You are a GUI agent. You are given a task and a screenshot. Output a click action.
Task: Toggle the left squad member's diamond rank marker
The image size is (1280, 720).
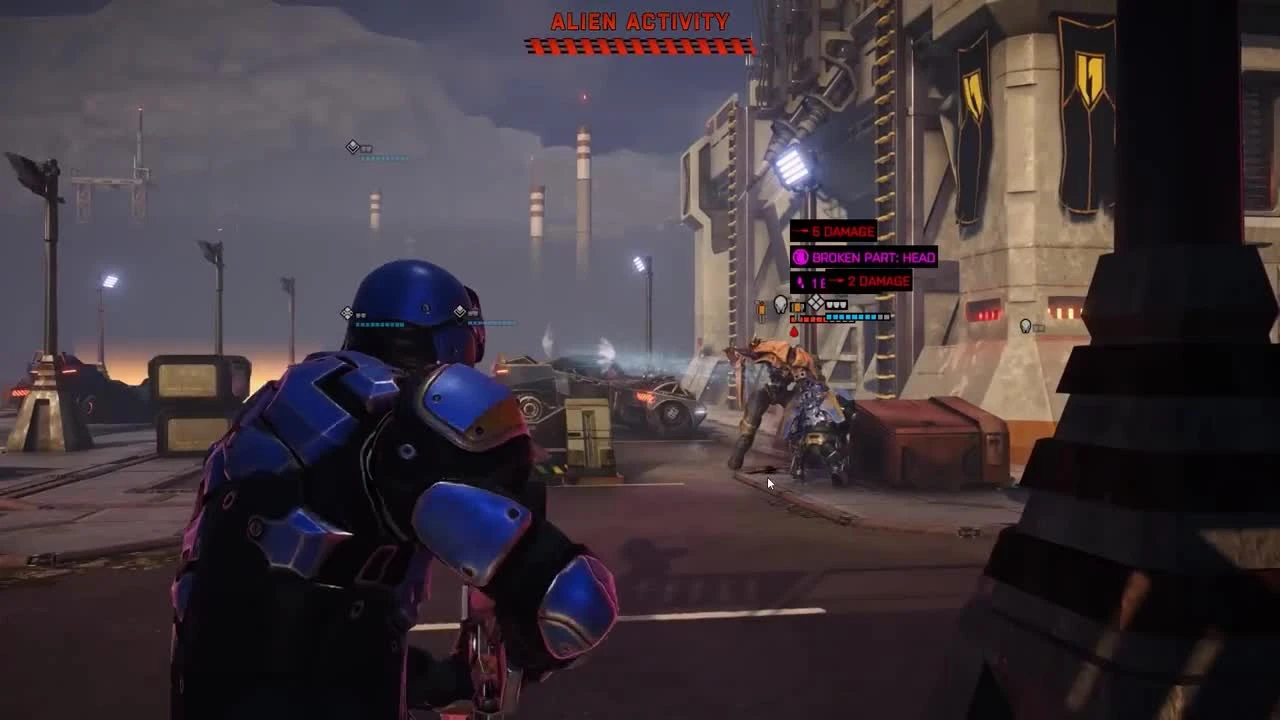[x=348, y=312]
